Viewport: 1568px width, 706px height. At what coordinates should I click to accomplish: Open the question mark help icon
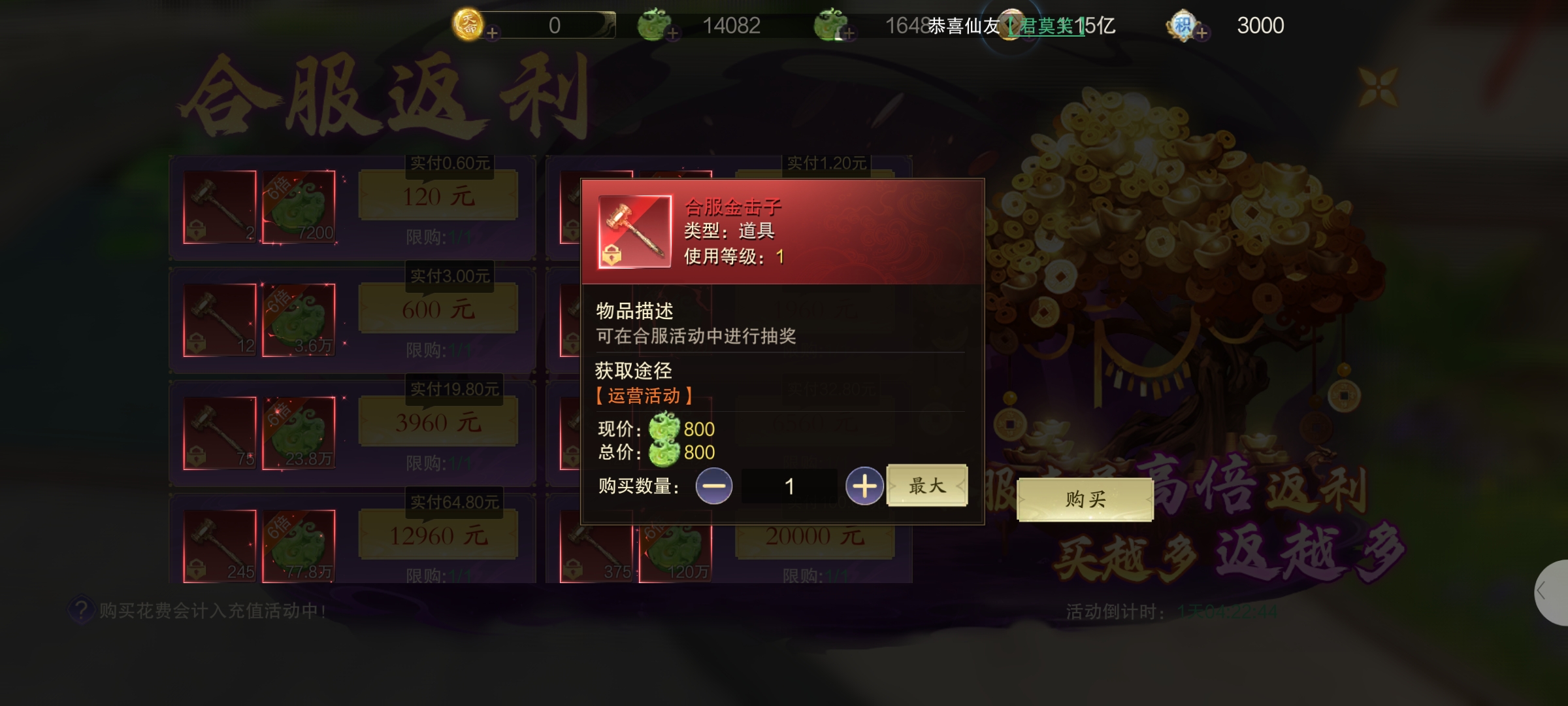(81, 610)
